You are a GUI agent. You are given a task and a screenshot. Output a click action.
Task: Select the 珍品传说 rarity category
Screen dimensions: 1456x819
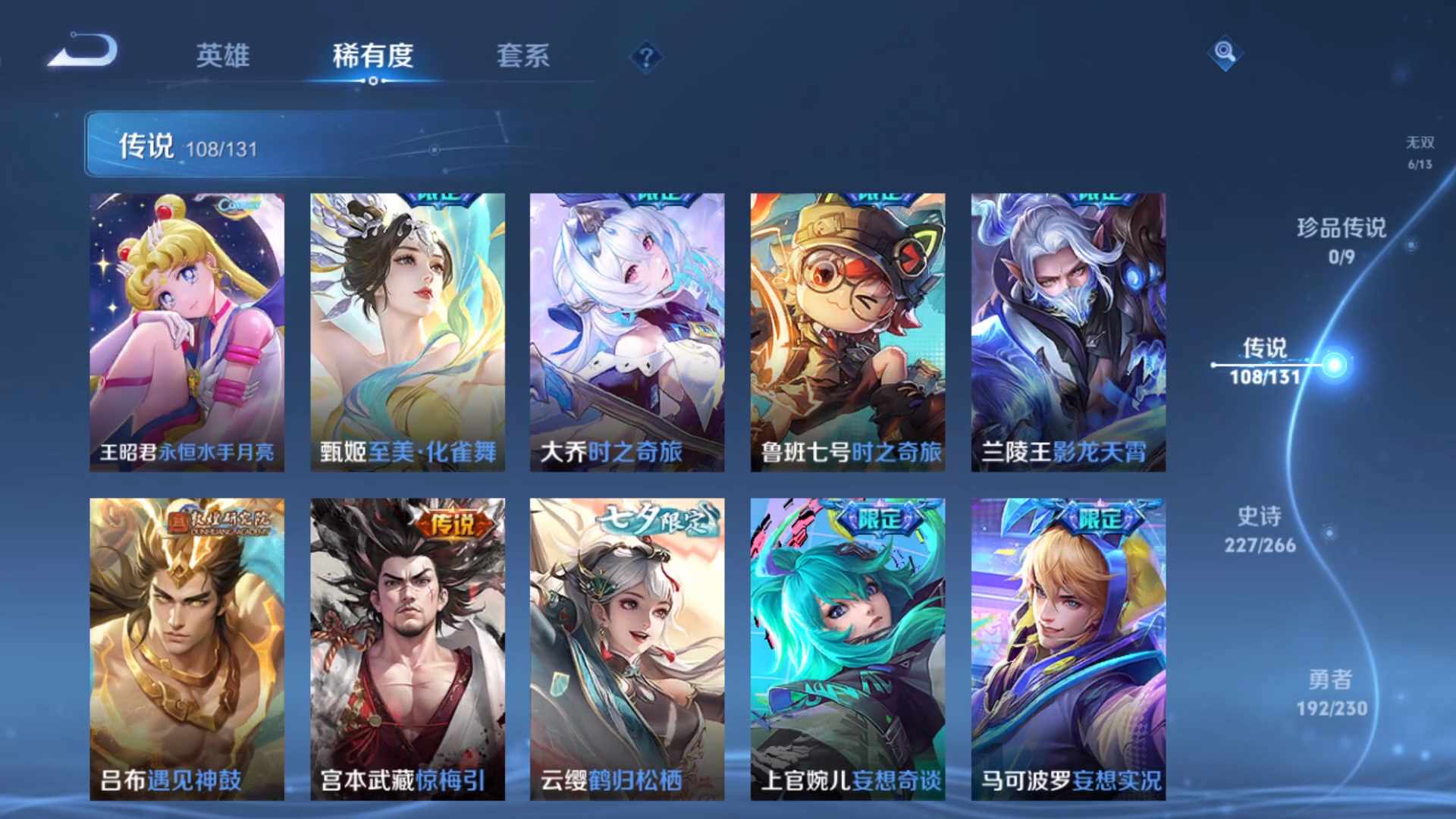click(x=1339, y=240)
